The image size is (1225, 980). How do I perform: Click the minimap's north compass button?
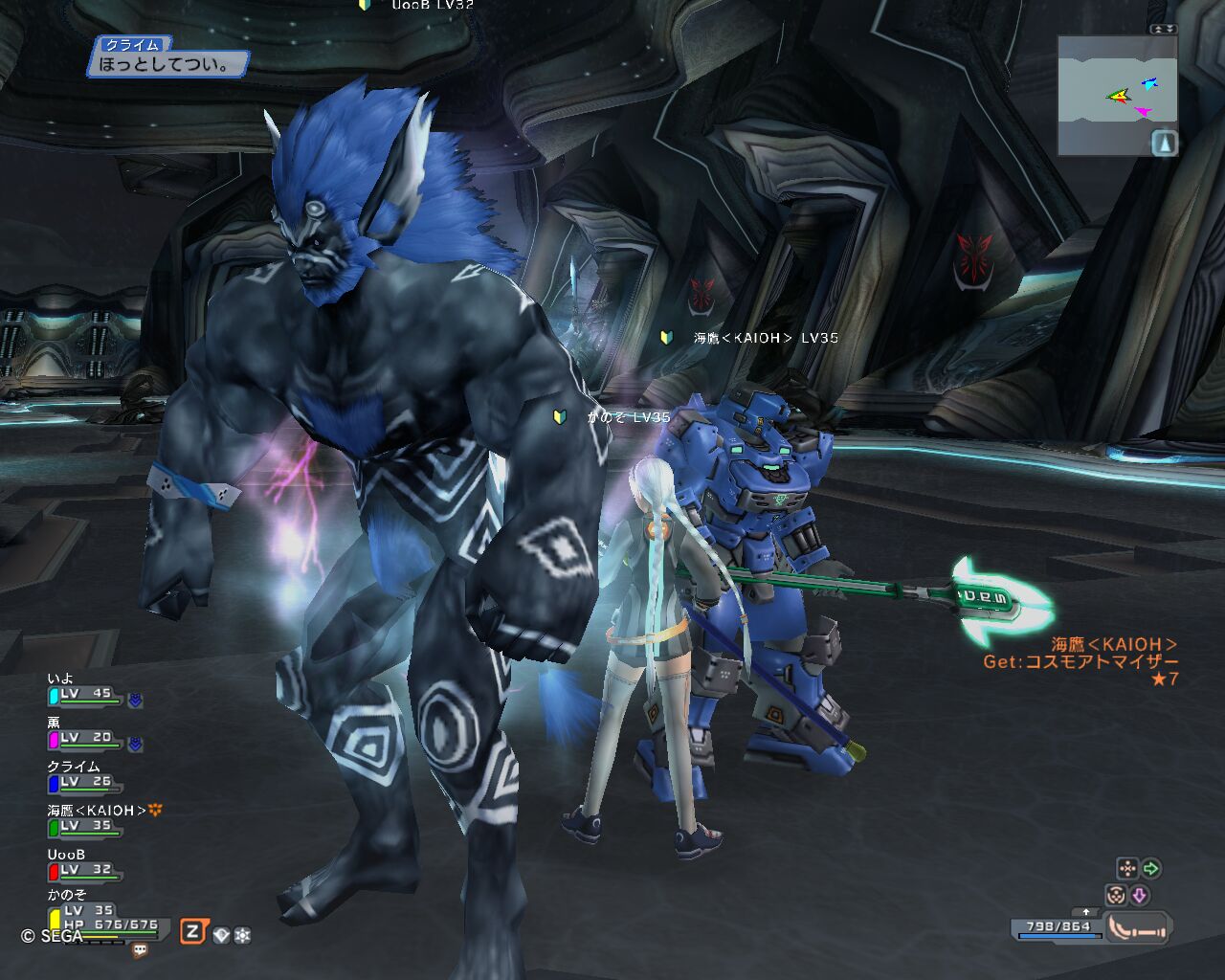click(x=1164, y=144)
